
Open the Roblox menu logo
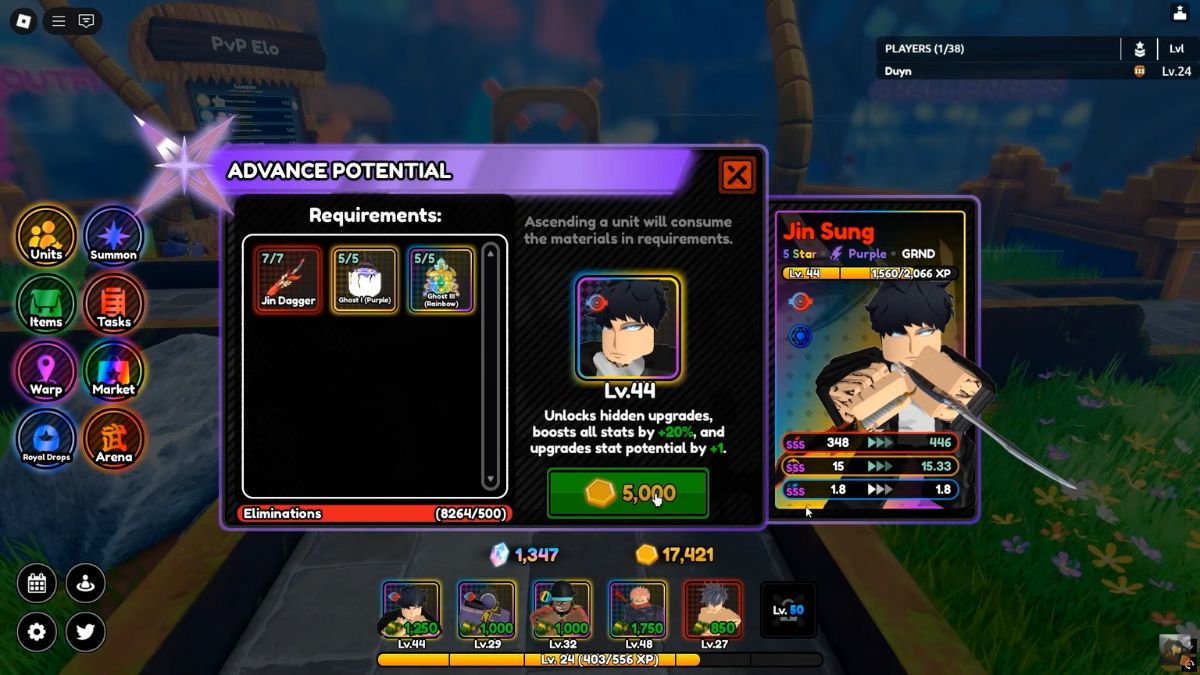click(23, 21)
